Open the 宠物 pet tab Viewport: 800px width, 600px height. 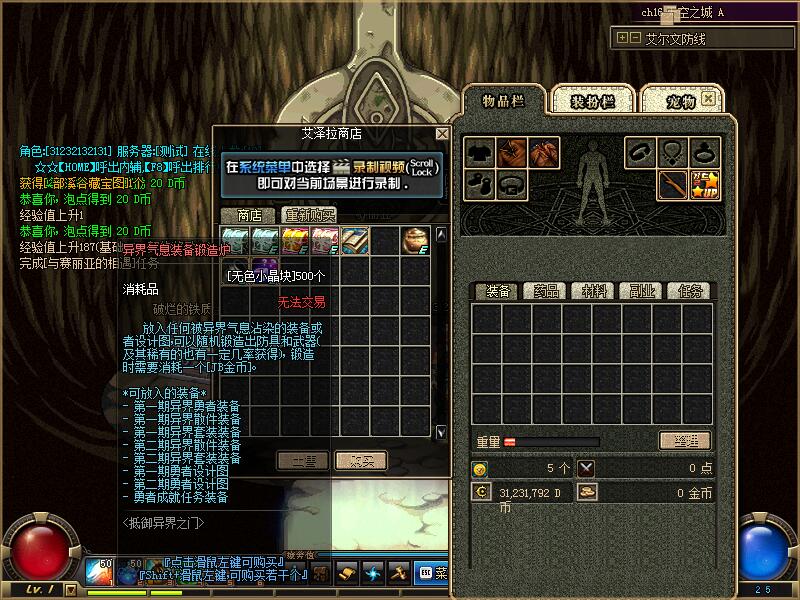click(x=680, y=101)
